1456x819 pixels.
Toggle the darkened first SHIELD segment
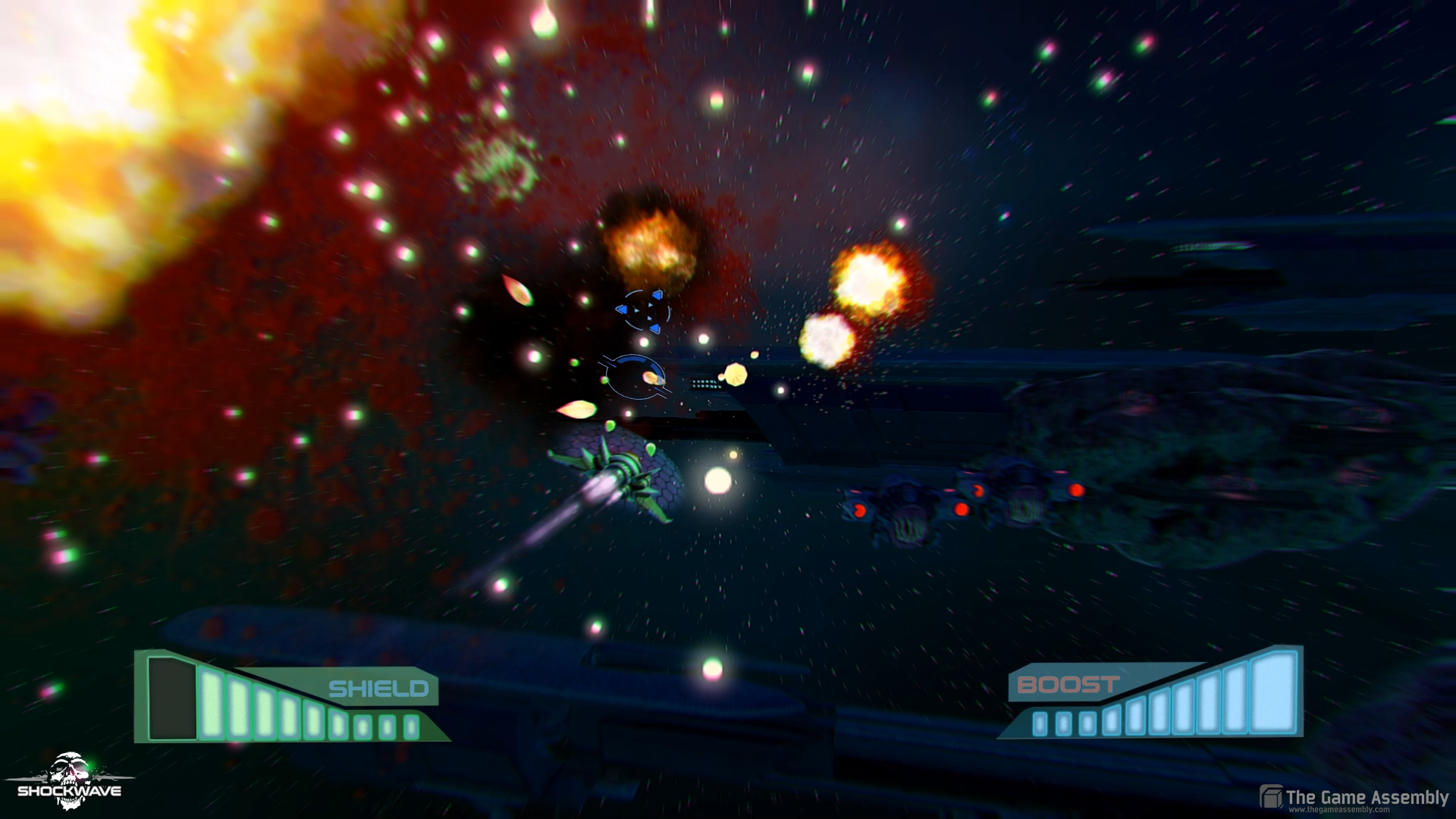(173, 696)
